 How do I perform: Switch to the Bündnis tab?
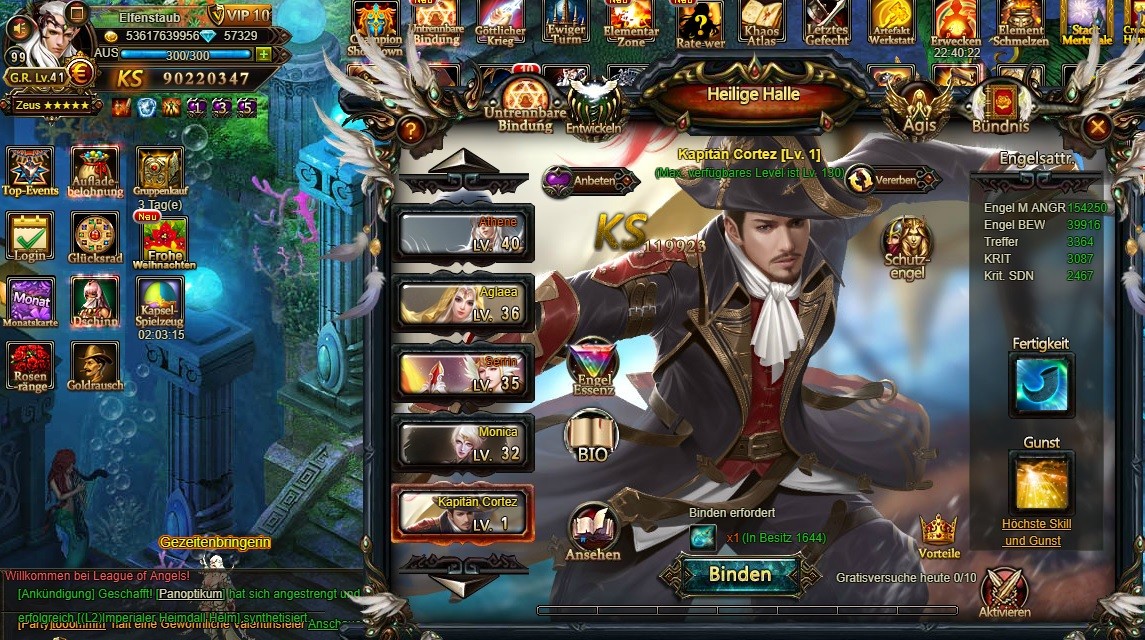pos(1000,108)
